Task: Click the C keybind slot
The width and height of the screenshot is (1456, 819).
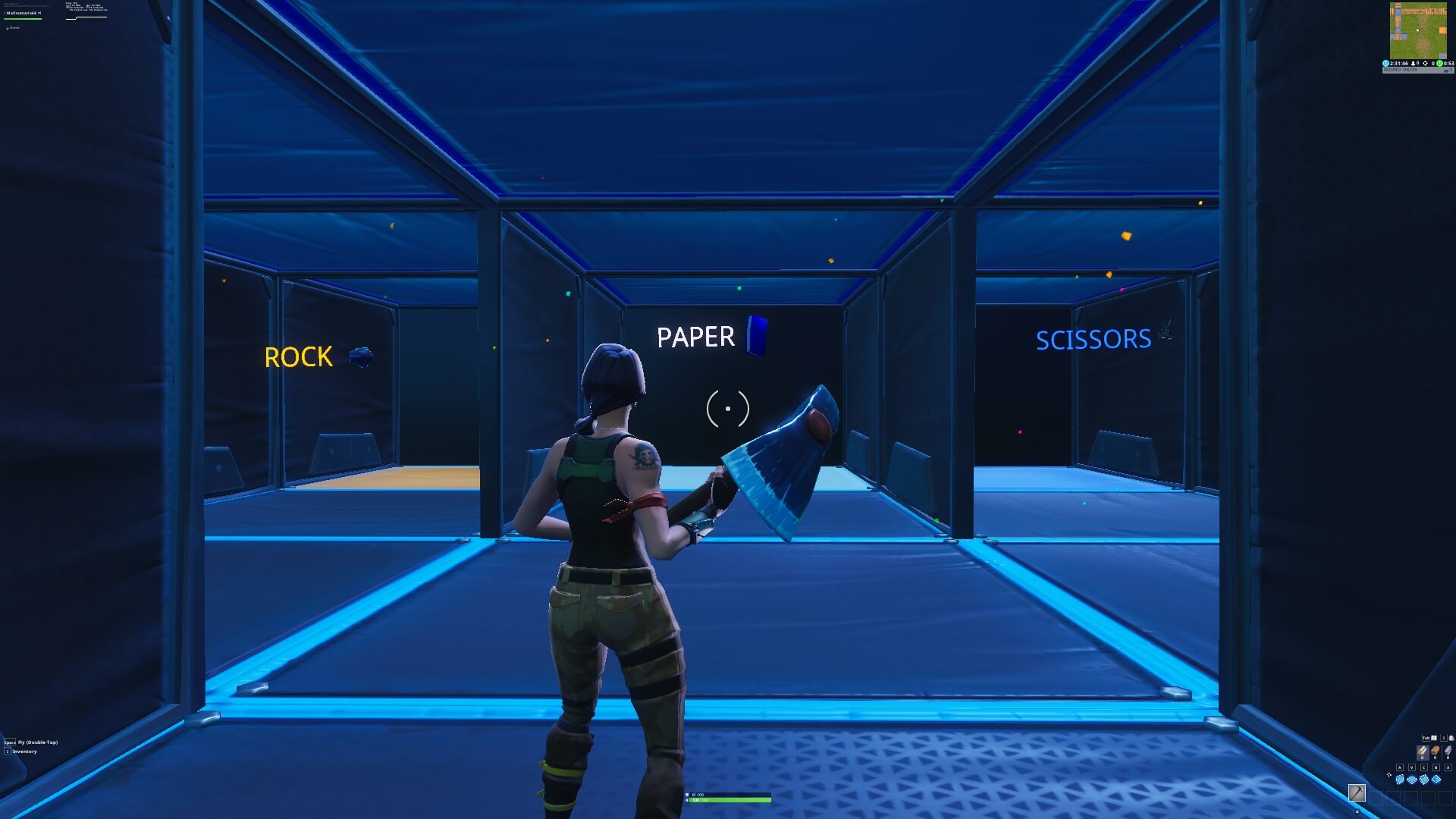Action: click(x=1423, y=767)
